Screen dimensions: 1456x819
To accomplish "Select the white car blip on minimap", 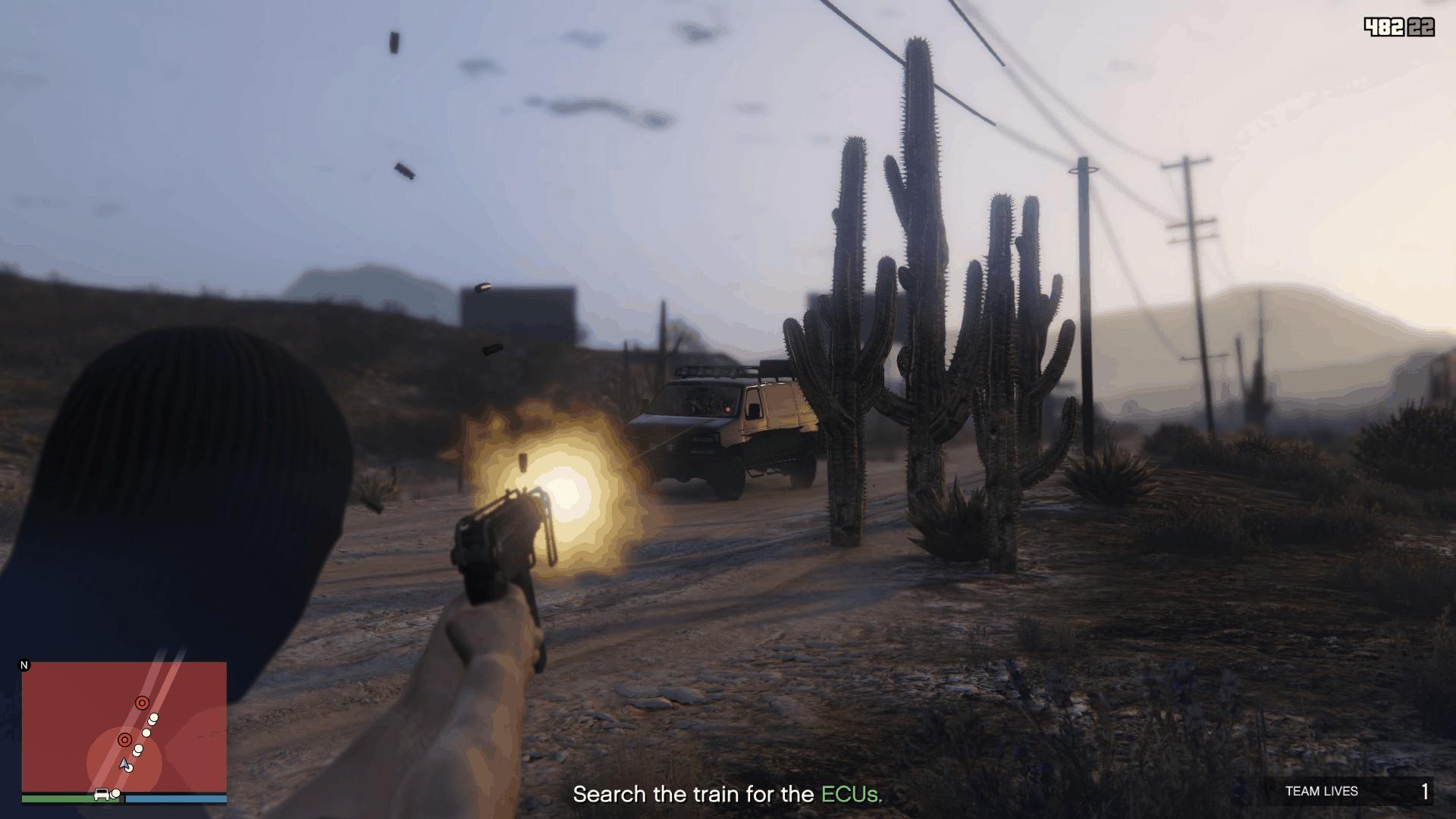I will click(x=101, y=795).
